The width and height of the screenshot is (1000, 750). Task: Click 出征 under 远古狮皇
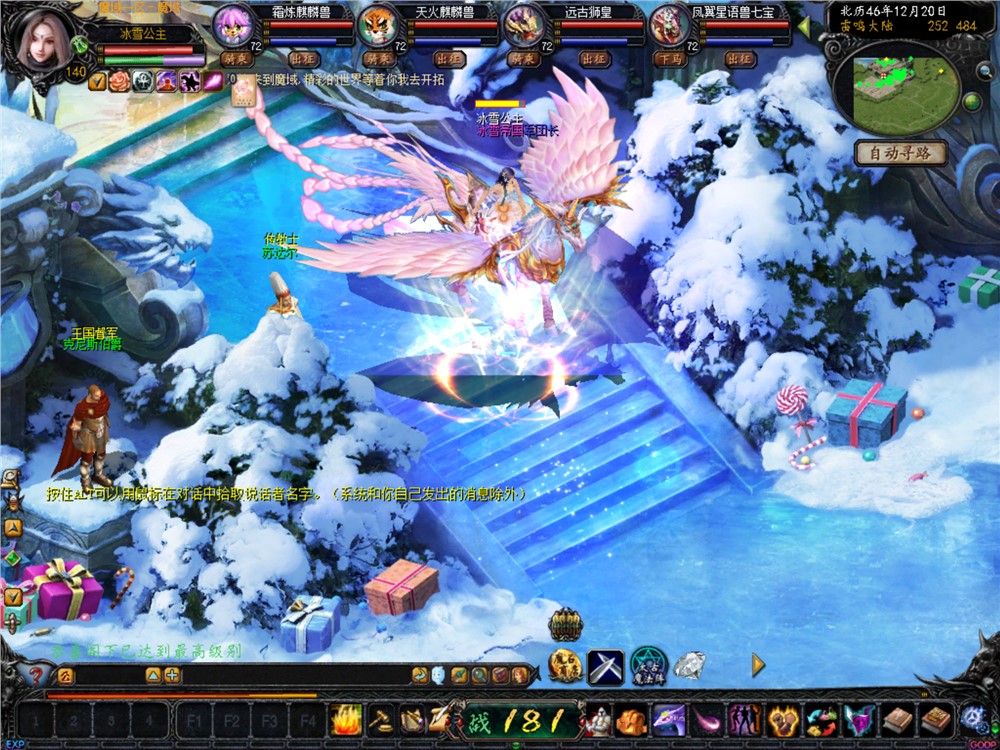(596, 59)
